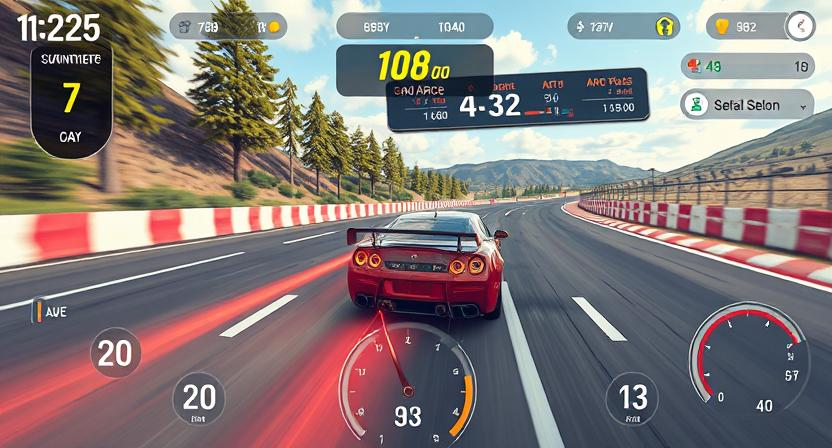
Task: Toggle the AVE indicator
Action: click(50, 312)
